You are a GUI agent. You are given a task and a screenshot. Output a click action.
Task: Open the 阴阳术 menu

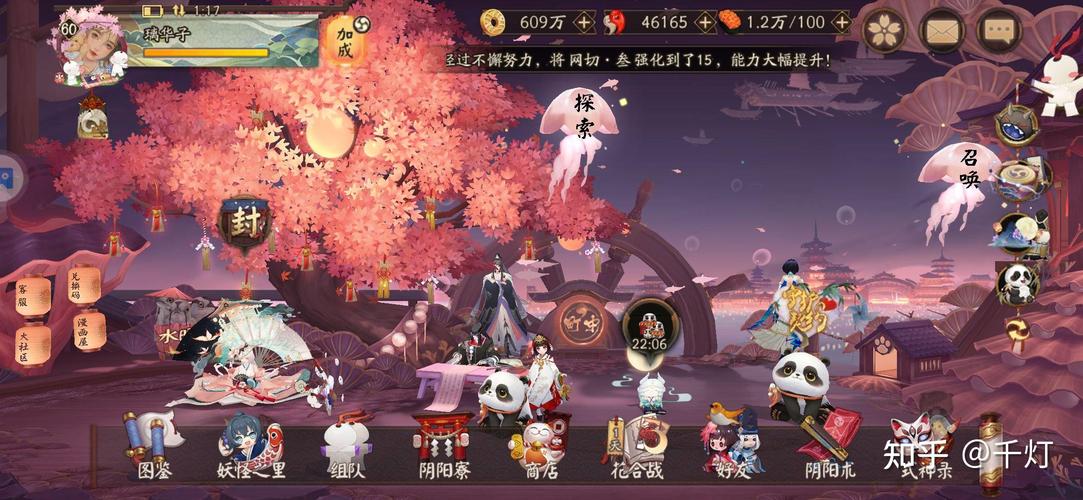pos(830,446)
